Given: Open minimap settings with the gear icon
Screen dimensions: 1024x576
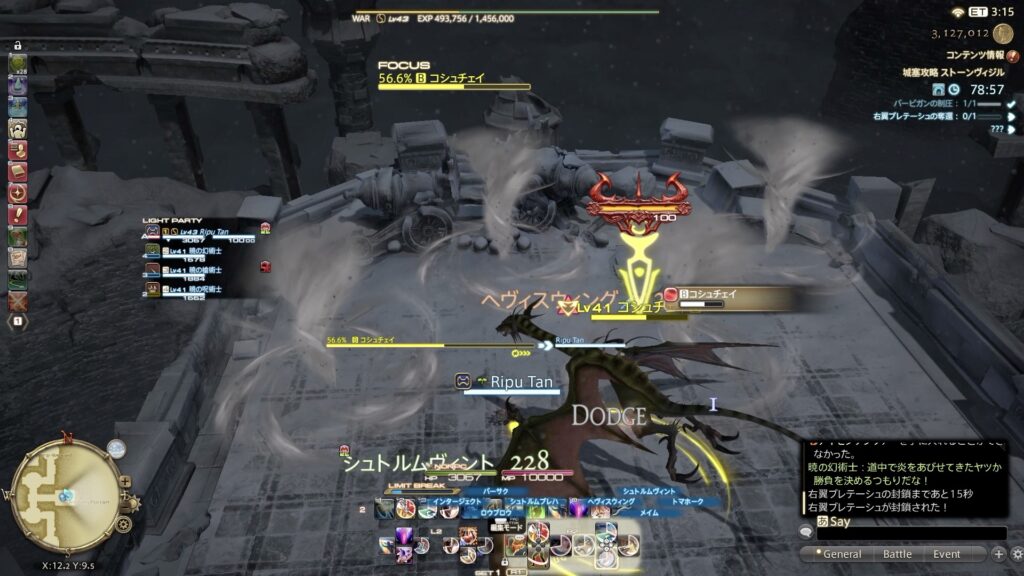Looking at the screenshot, I should coord(123,524).
